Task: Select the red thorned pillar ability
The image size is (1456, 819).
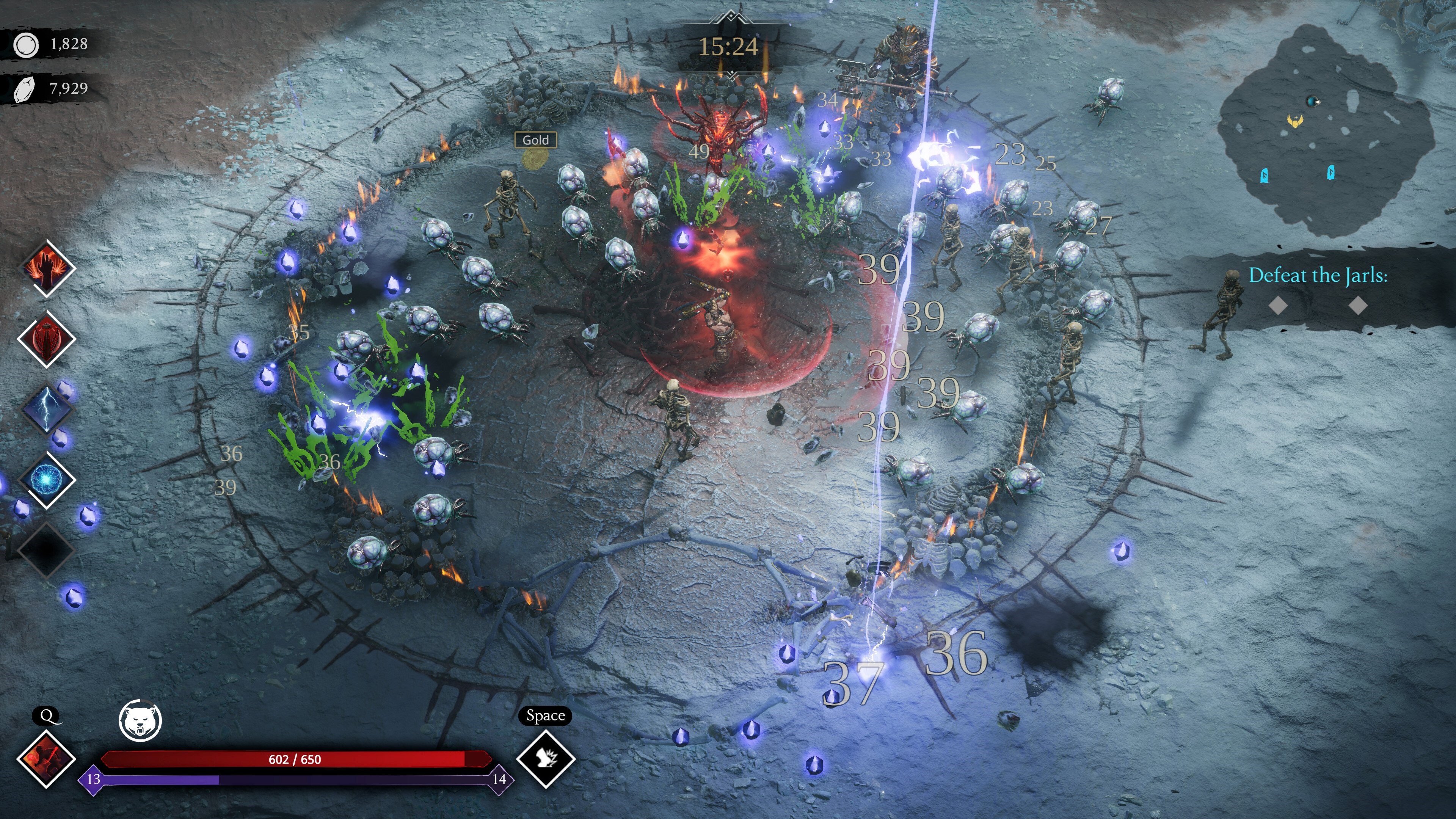Action: [x=46, y=339]
